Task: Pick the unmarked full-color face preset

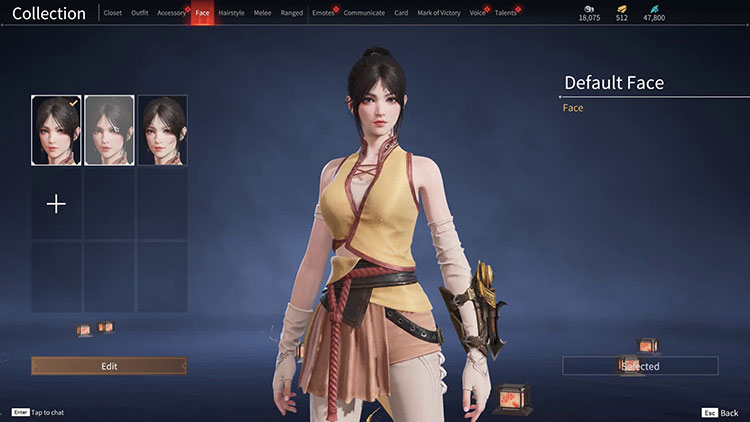Action: pyautogui.click(x=162, y=130)
